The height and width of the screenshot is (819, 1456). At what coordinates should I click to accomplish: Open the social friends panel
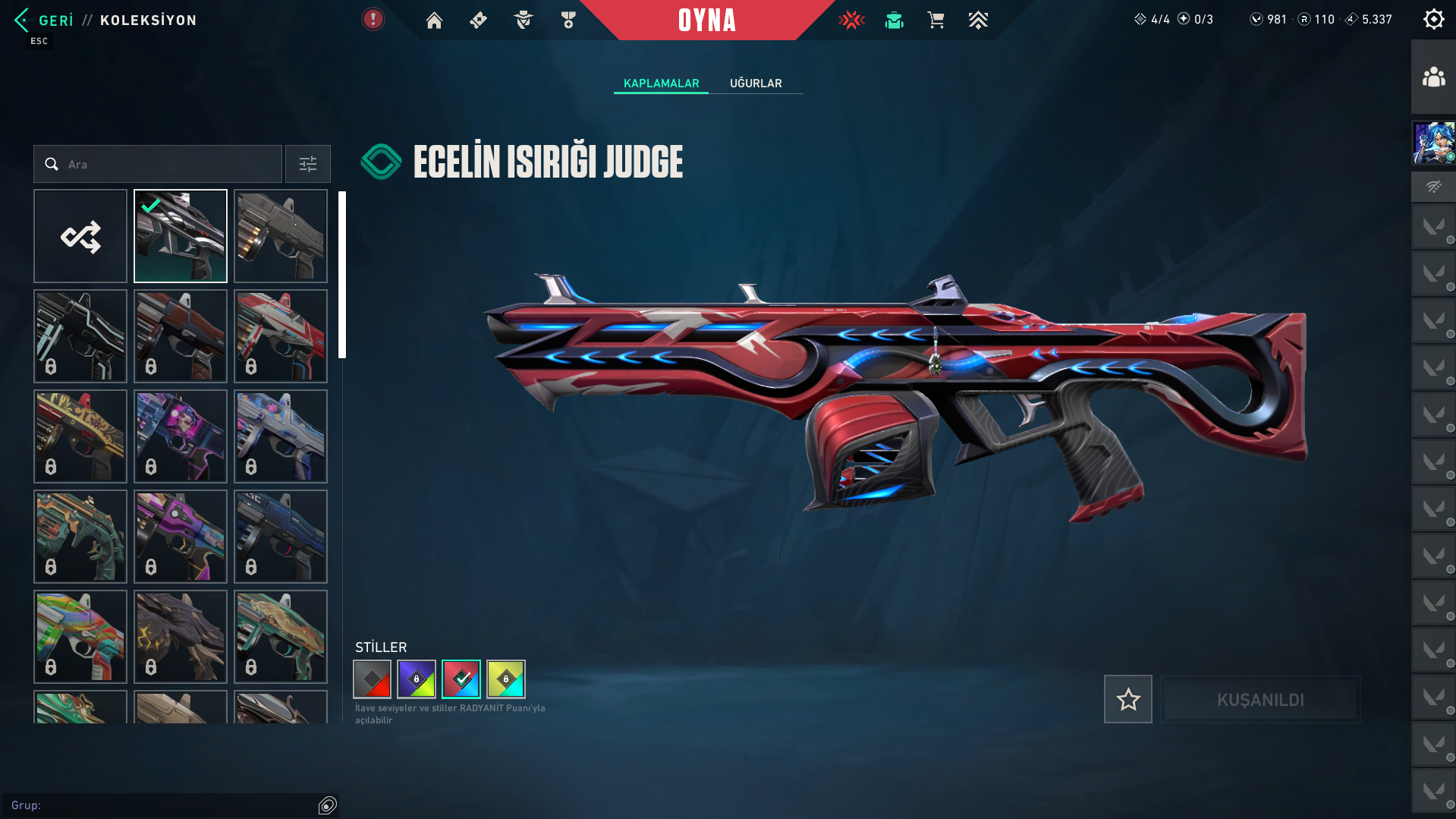tap(1433, 77)
